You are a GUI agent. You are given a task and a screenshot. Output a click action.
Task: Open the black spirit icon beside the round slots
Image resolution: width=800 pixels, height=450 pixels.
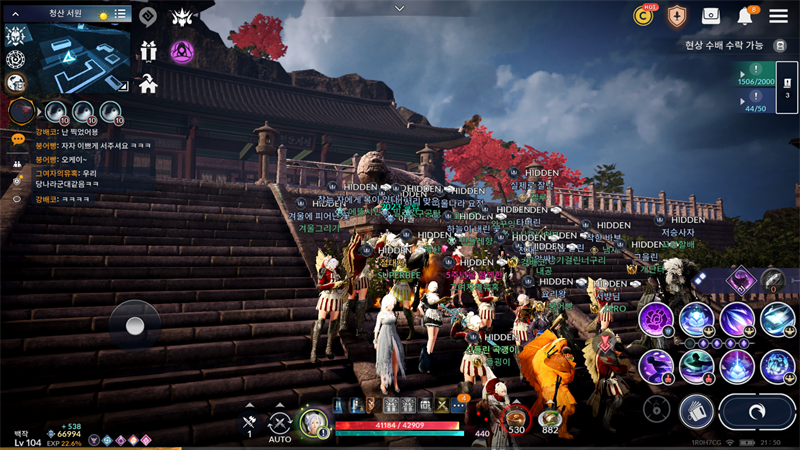(22, 112)
